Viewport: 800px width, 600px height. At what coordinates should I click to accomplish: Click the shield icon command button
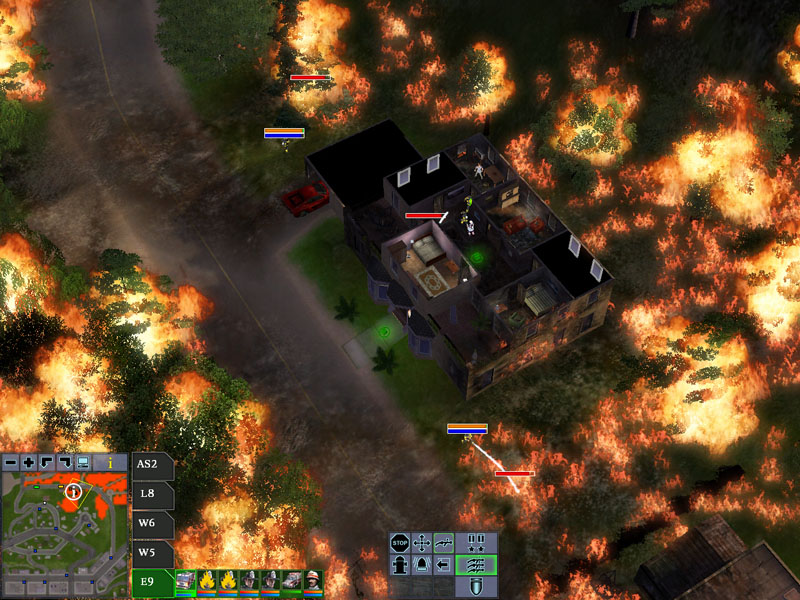(x=476, y=587)
